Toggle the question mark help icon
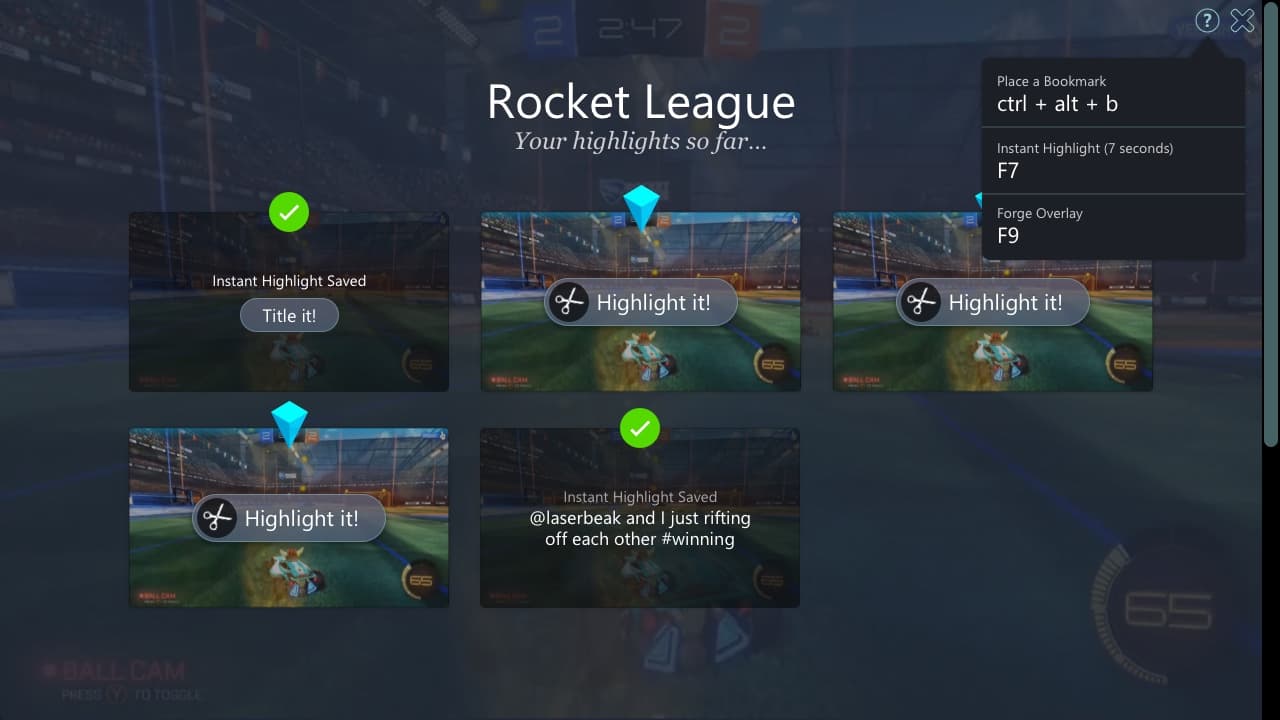This screenshot has height=720, width=1280. (x=1207, y=21)
